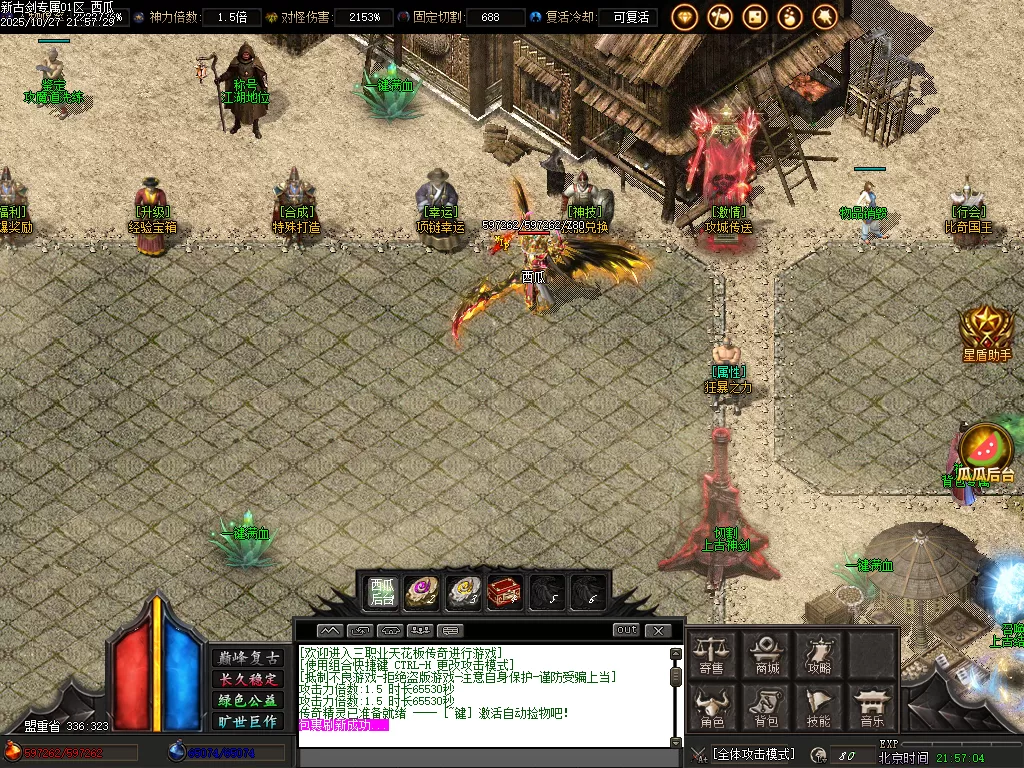1024x768 pixels.
Task: Click the axe icon in top bar
Action: point(720,17)
